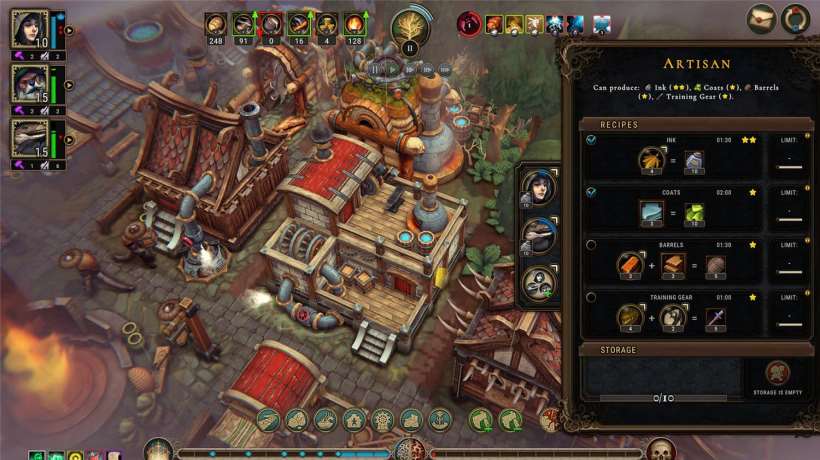This screenshot has width=820, height=460.
Task: Select the dark-haired villager portrait at top
Action: [x=30, y=30]
